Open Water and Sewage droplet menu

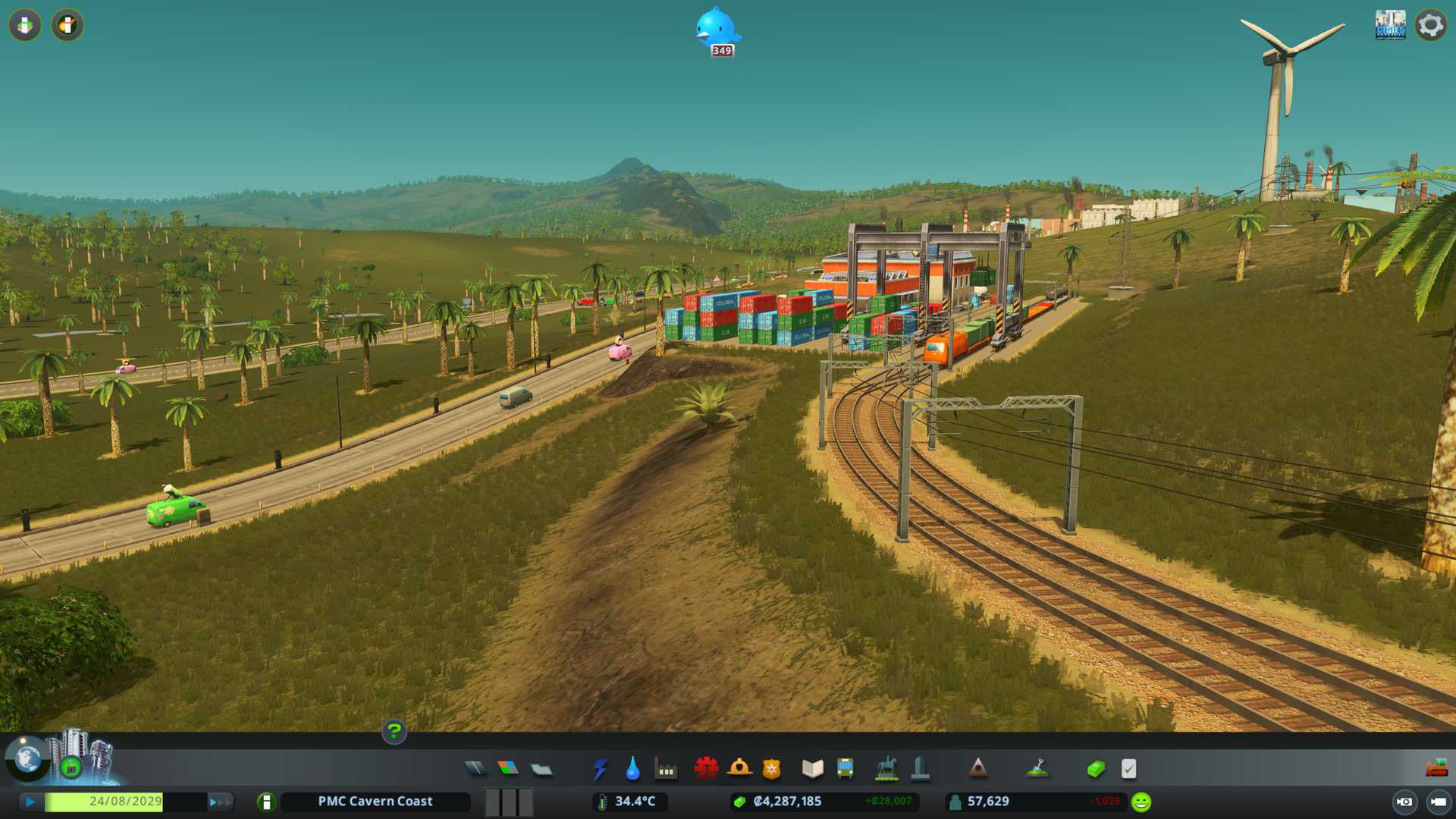click(632, 769)
